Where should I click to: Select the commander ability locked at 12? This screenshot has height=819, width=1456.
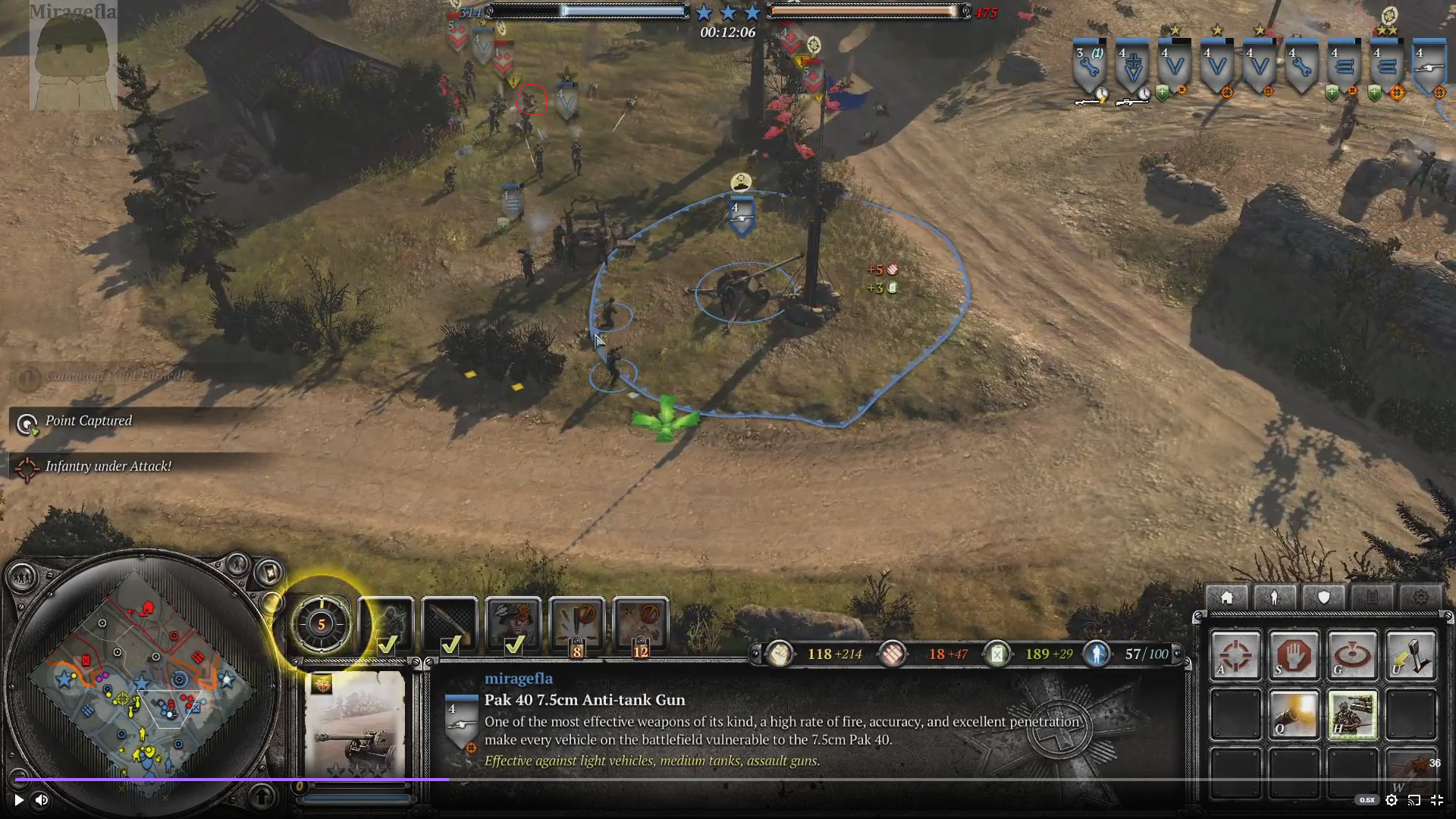(641, 626)
